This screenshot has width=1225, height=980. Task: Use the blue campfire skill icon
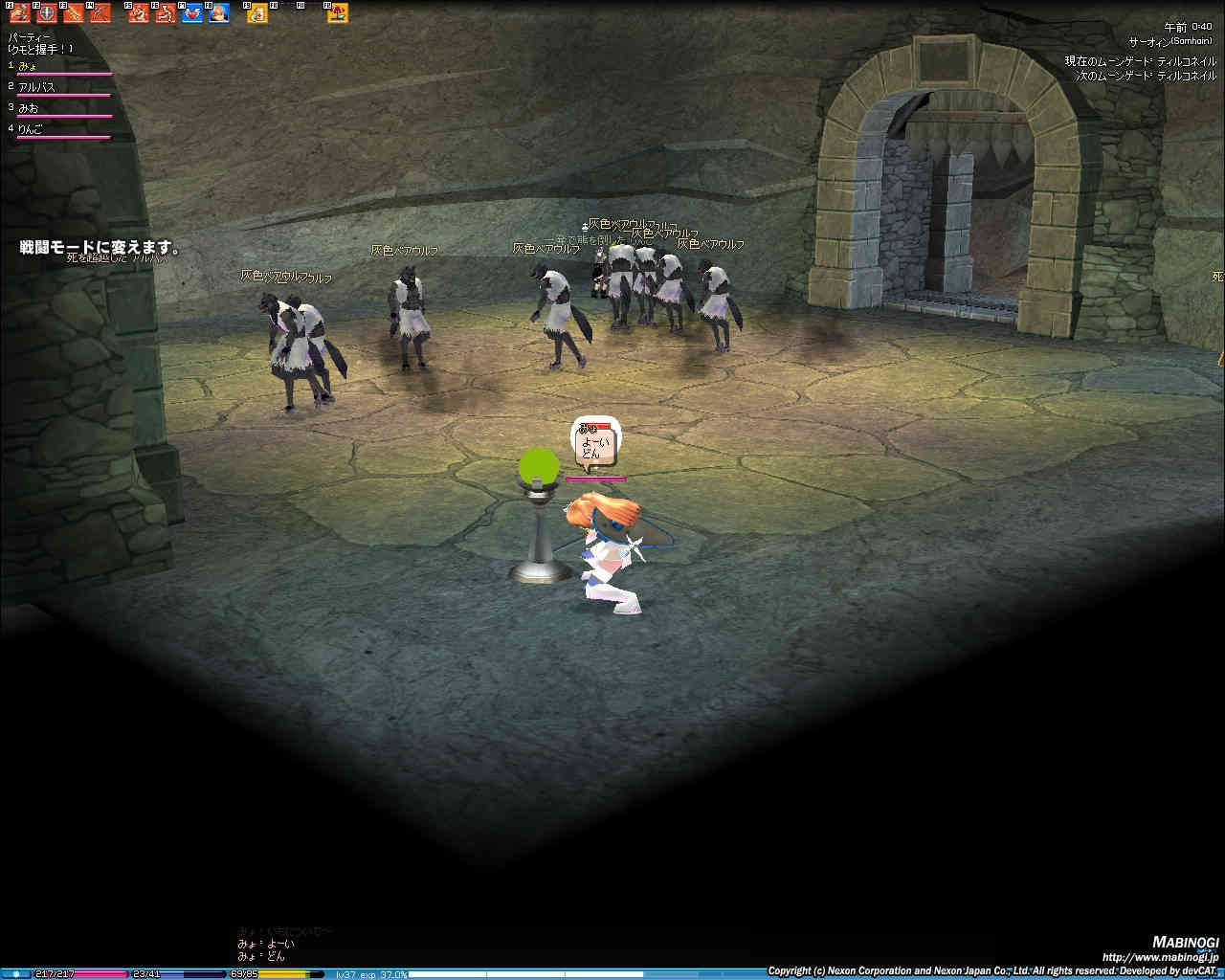219,13
